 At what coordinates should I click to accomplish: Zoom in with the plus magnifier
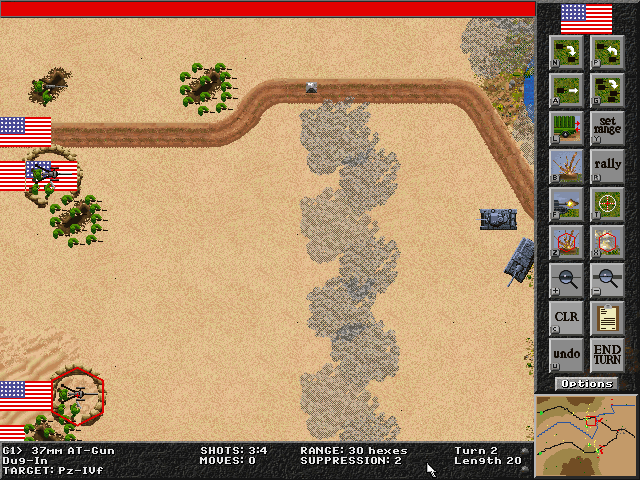click(x=568, y=280)
